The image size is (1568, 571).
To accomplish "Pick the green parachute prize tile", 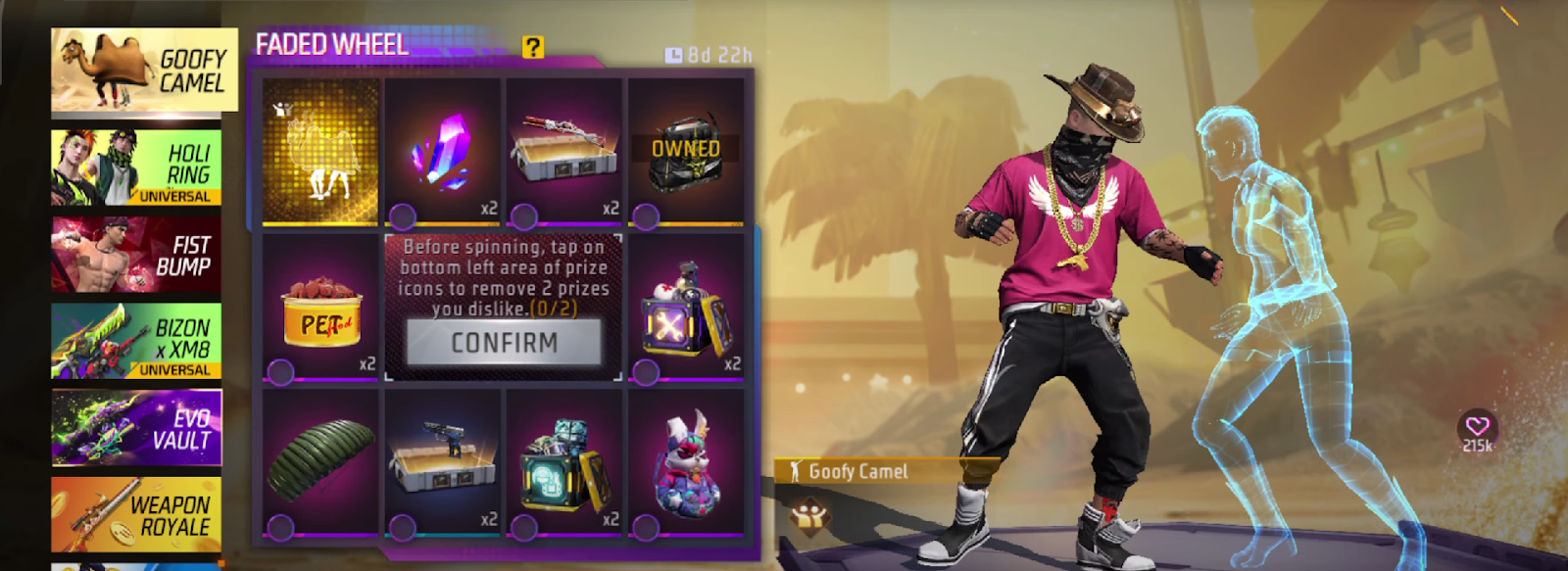I will 320,463.
